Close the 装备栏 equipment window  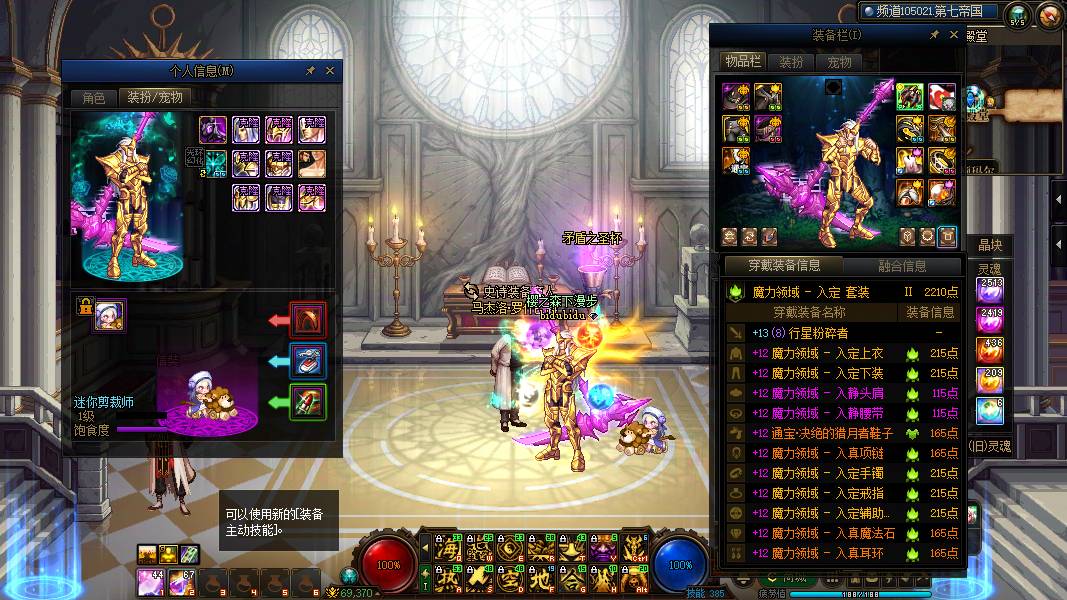pos(951,35)
